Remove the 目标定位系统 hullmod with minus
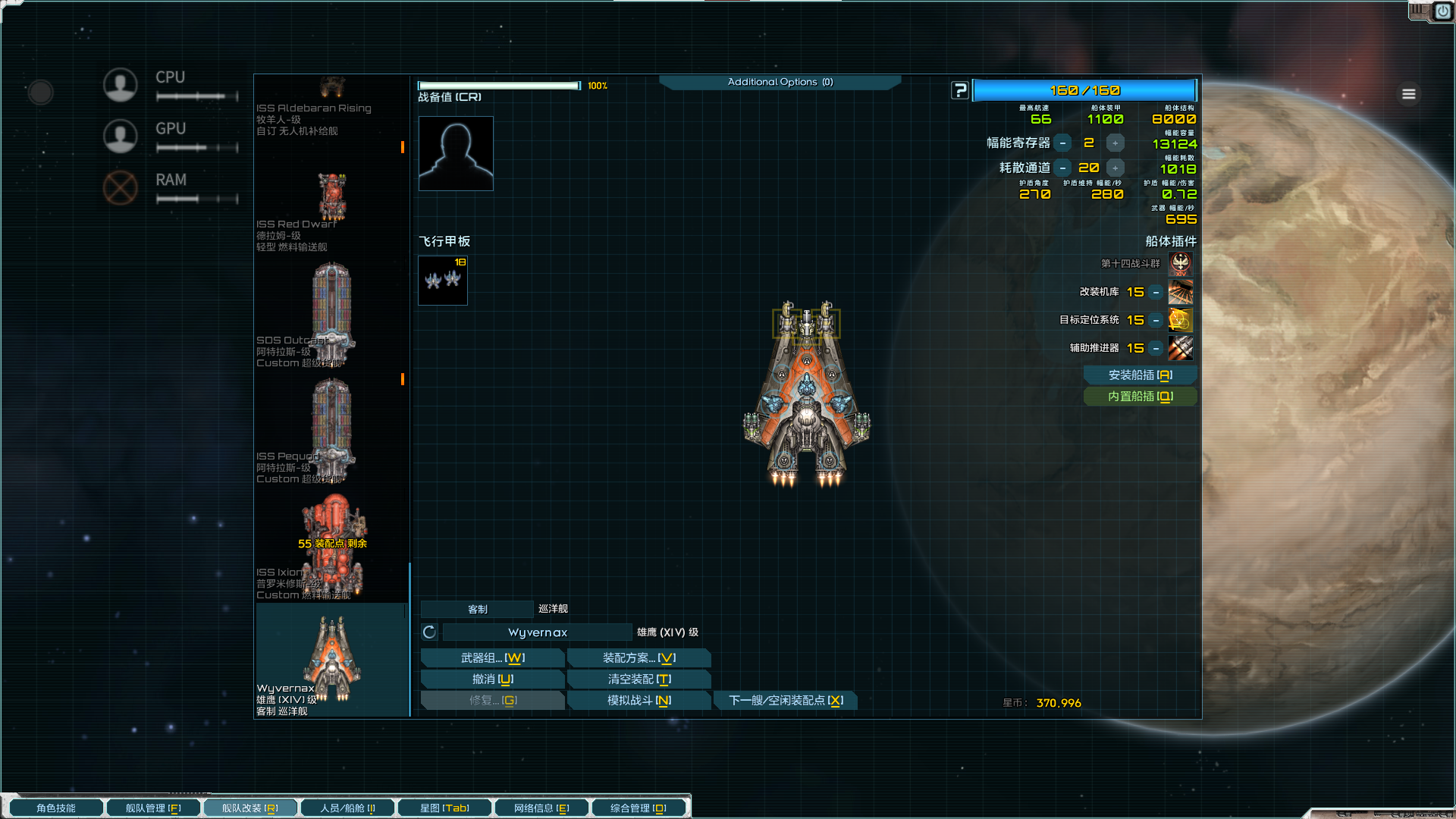Viewport: 1456px width, 819px height. (1156, 320)
